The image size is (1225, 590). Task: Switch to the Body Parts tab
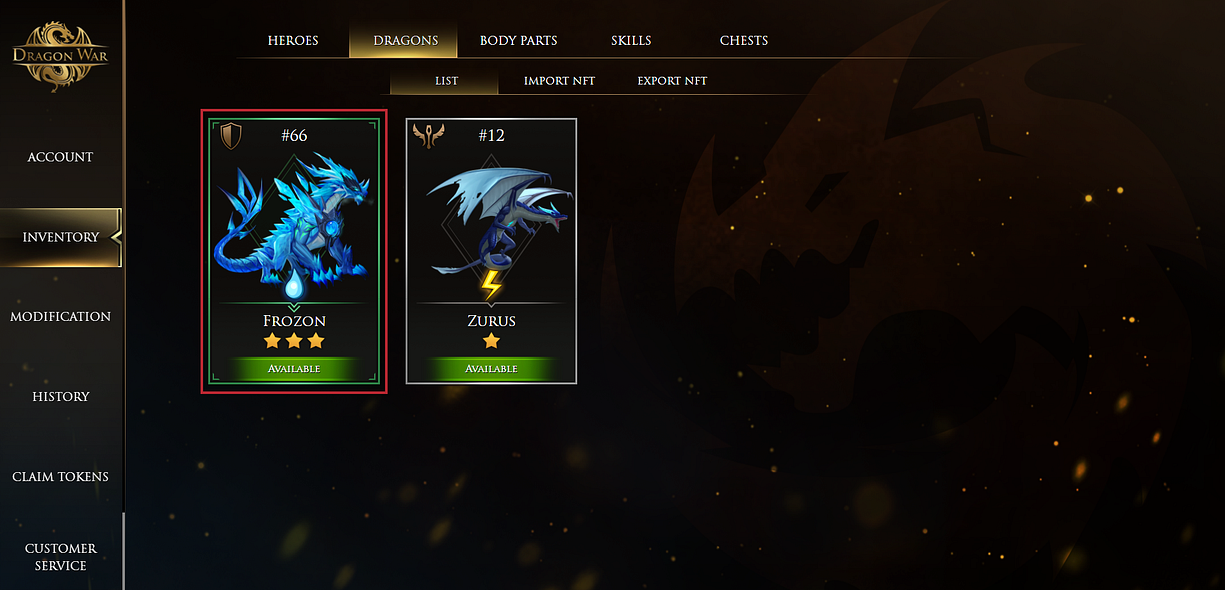coord(518,41)
